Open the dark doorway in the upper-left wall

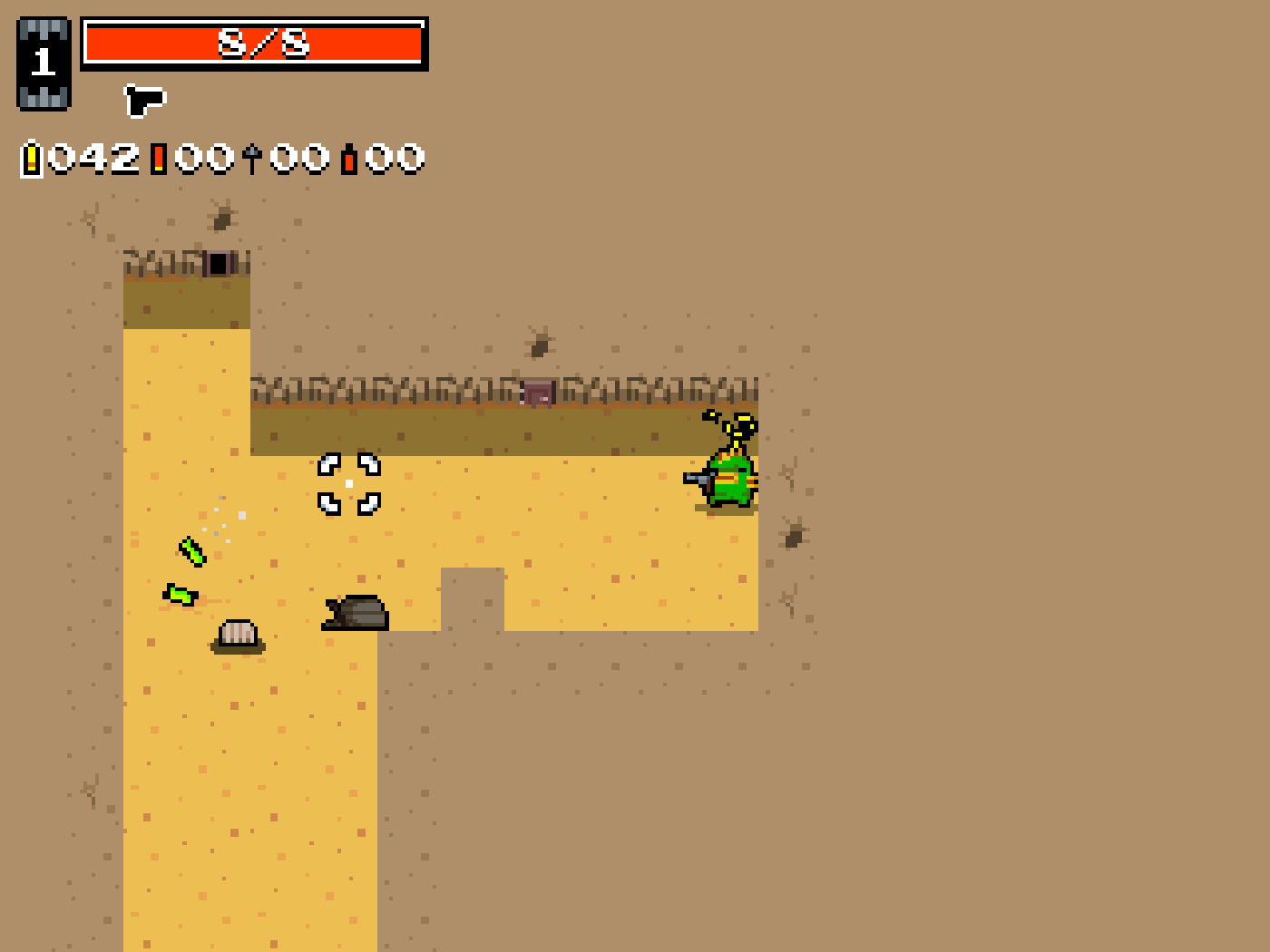[x=218, y=264]
